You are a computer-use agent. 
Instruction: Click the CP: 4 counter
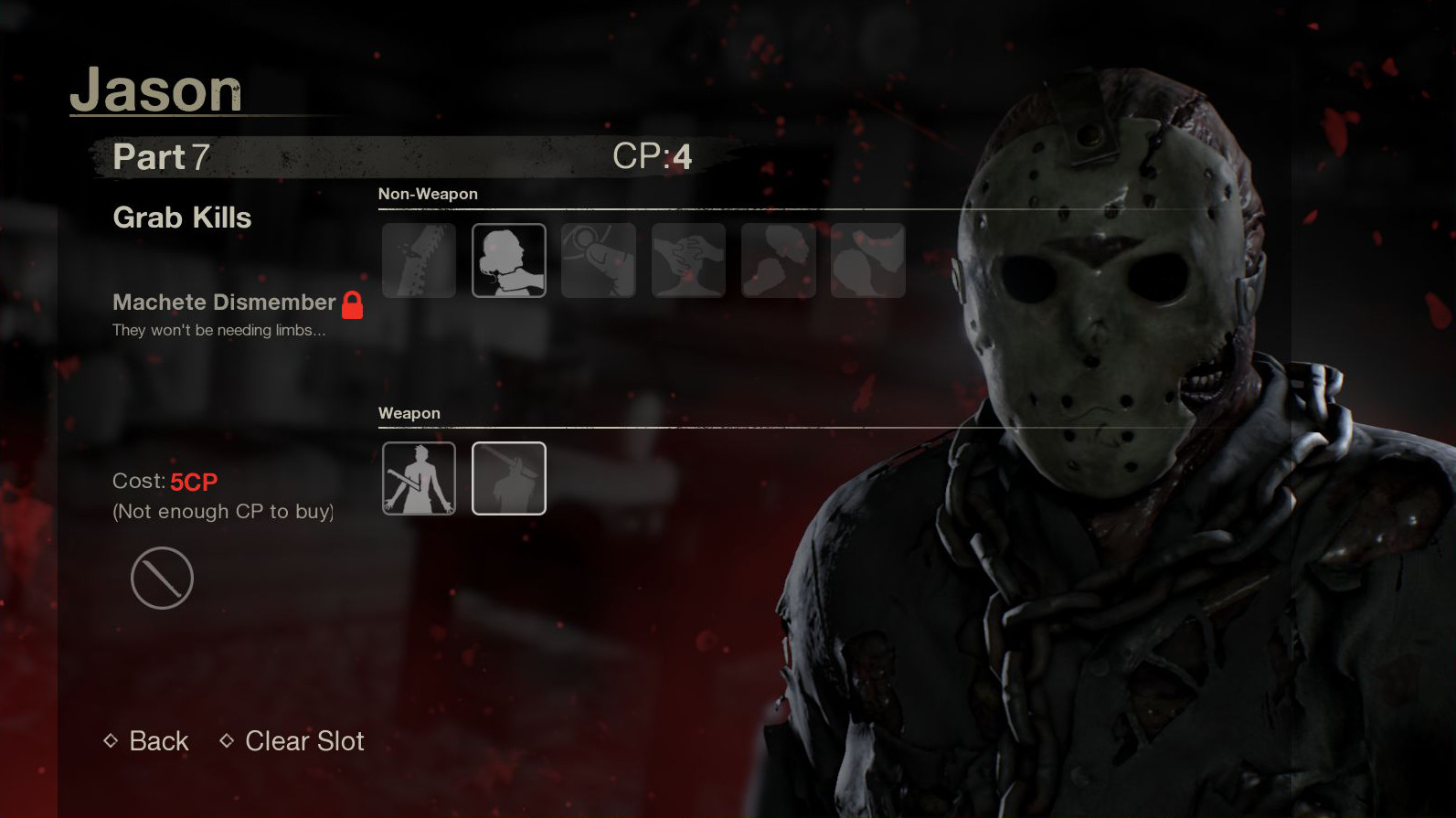(x=654, y=156)
